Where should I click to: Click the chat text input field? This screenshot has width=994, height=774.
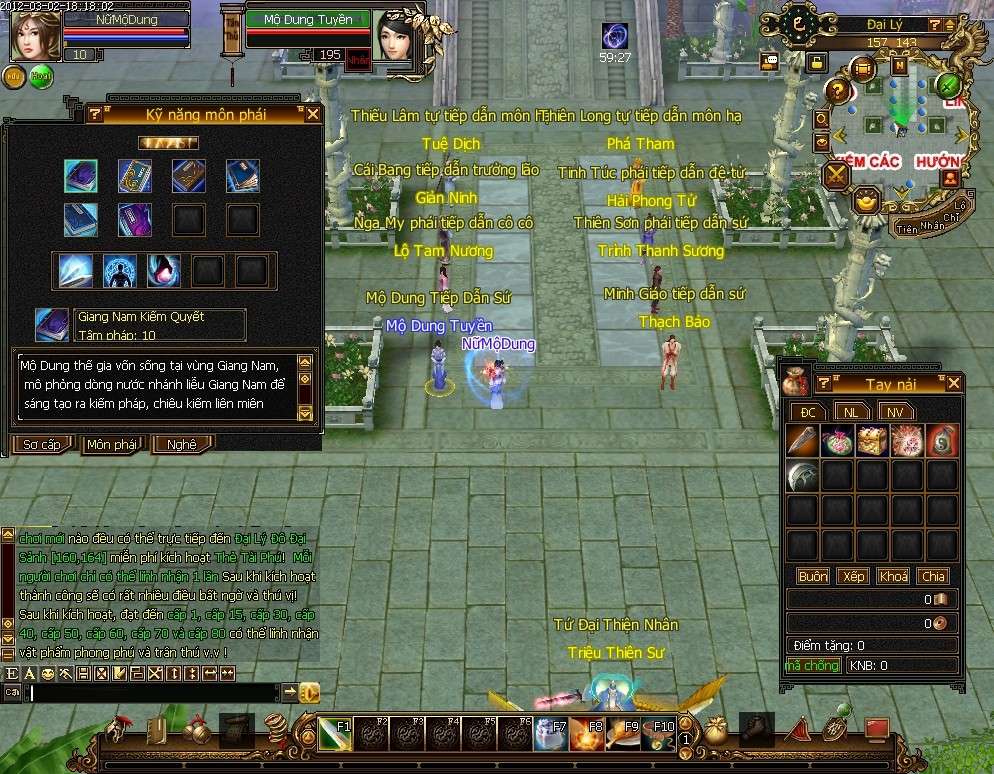click(x=152, y=692)
